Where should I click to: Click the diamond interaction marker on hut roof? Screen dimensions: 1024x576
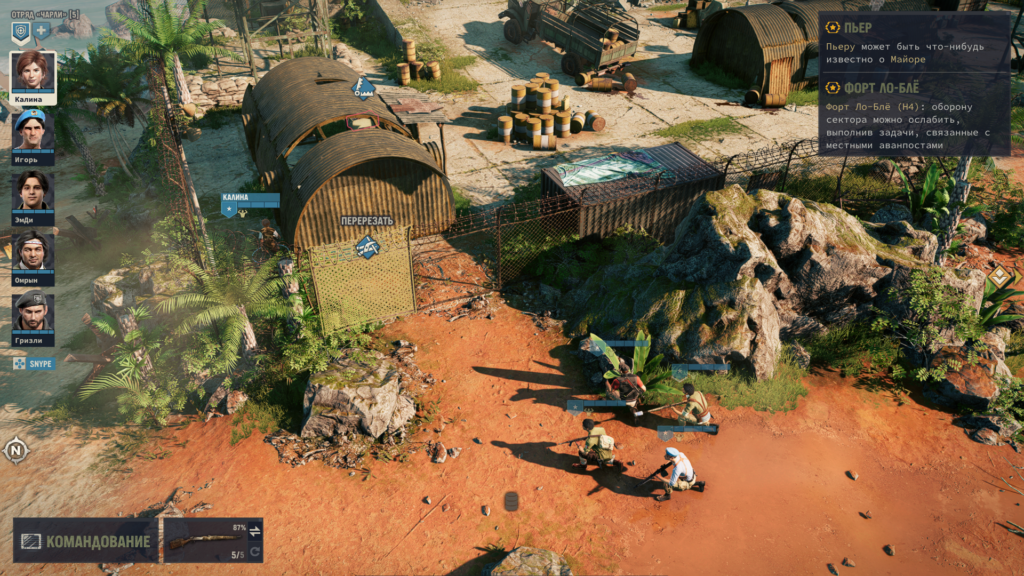363,88
